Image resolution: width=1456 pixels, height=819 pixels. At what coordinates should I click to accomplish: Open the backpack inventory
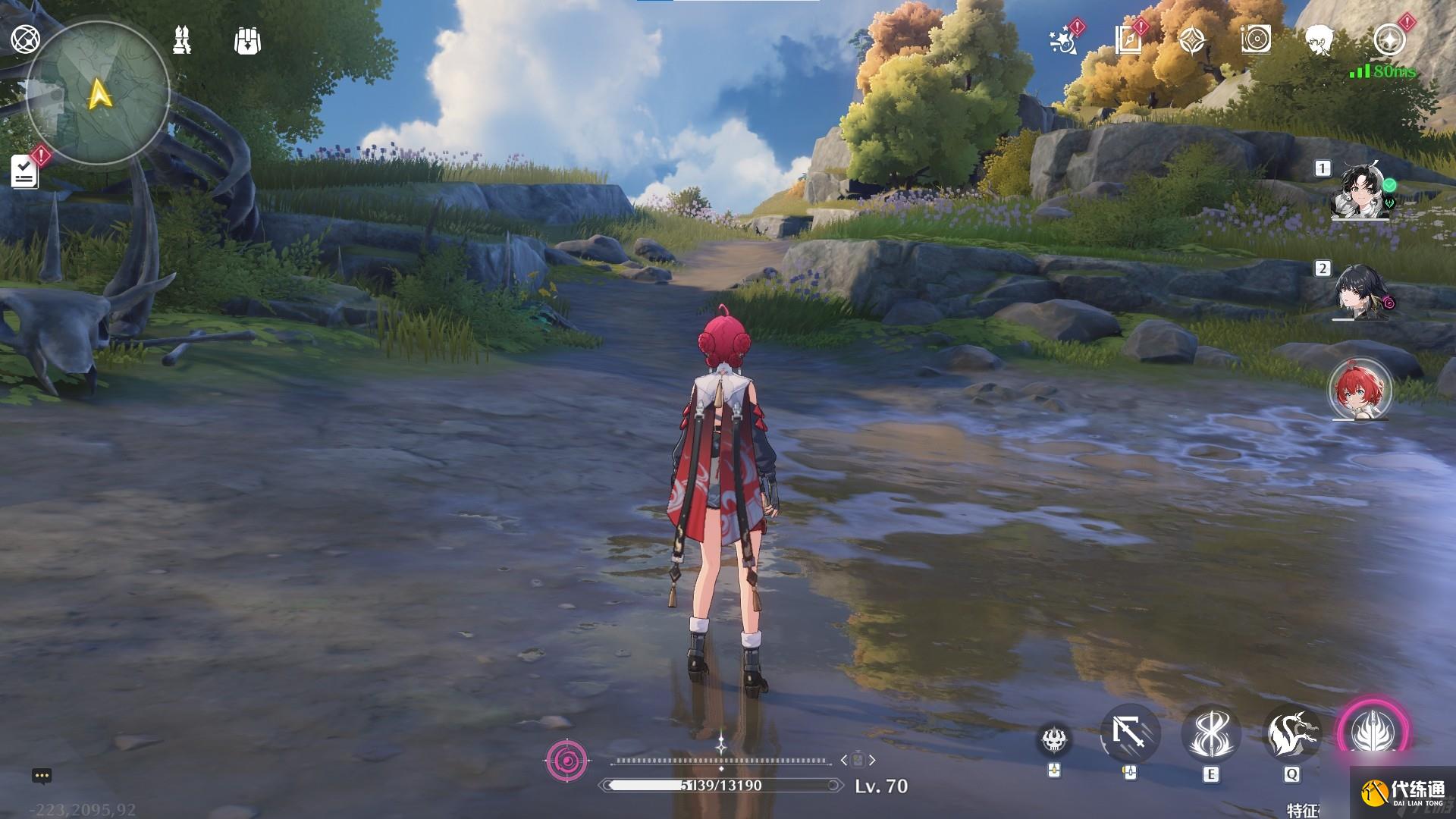point(248,41)
